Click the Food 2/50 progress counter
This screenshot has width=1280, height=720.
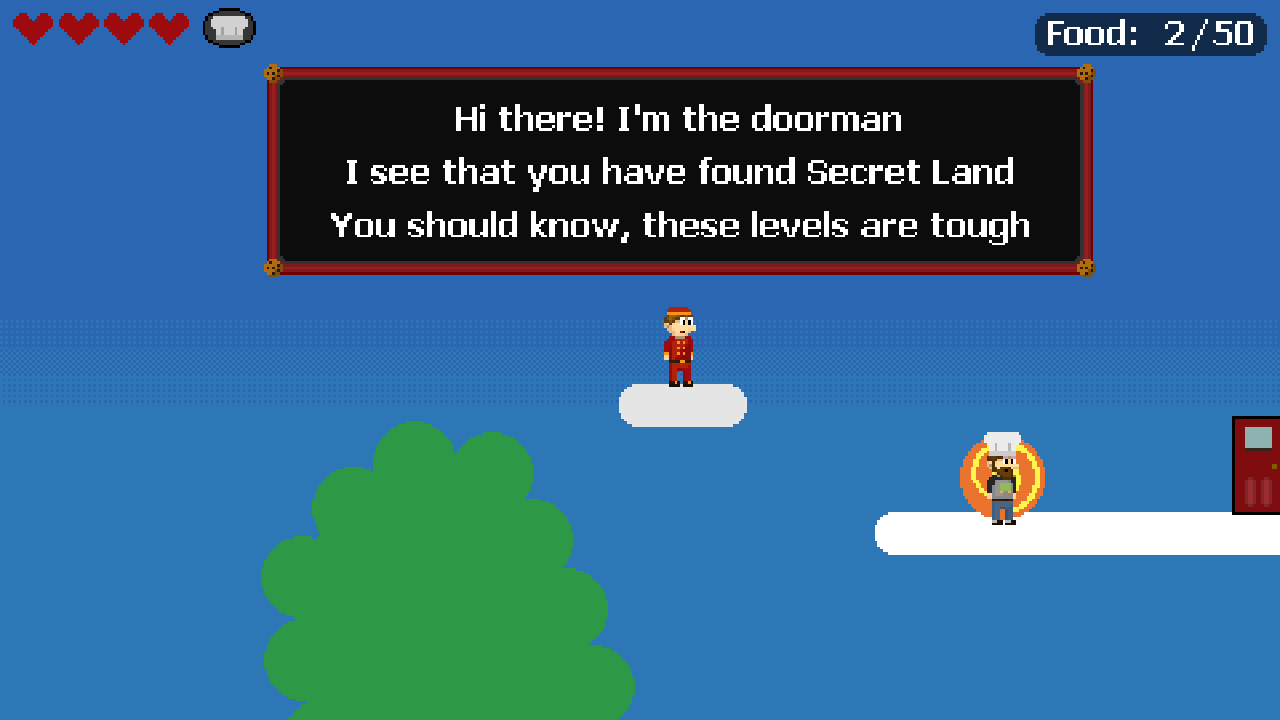coord(1148,33)
